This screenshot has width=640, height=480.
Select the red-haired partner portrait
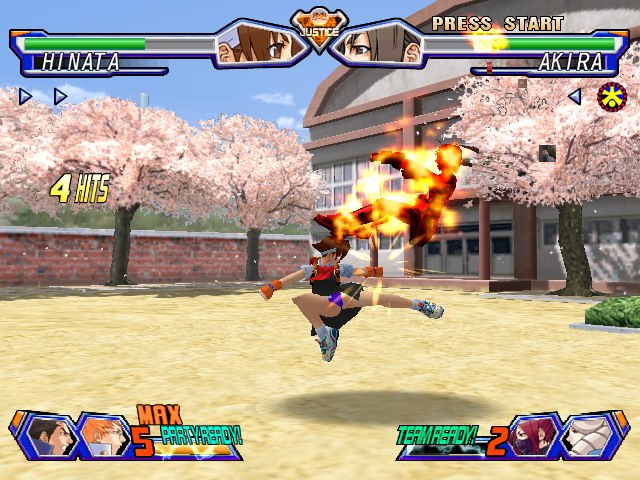(531, 436)
